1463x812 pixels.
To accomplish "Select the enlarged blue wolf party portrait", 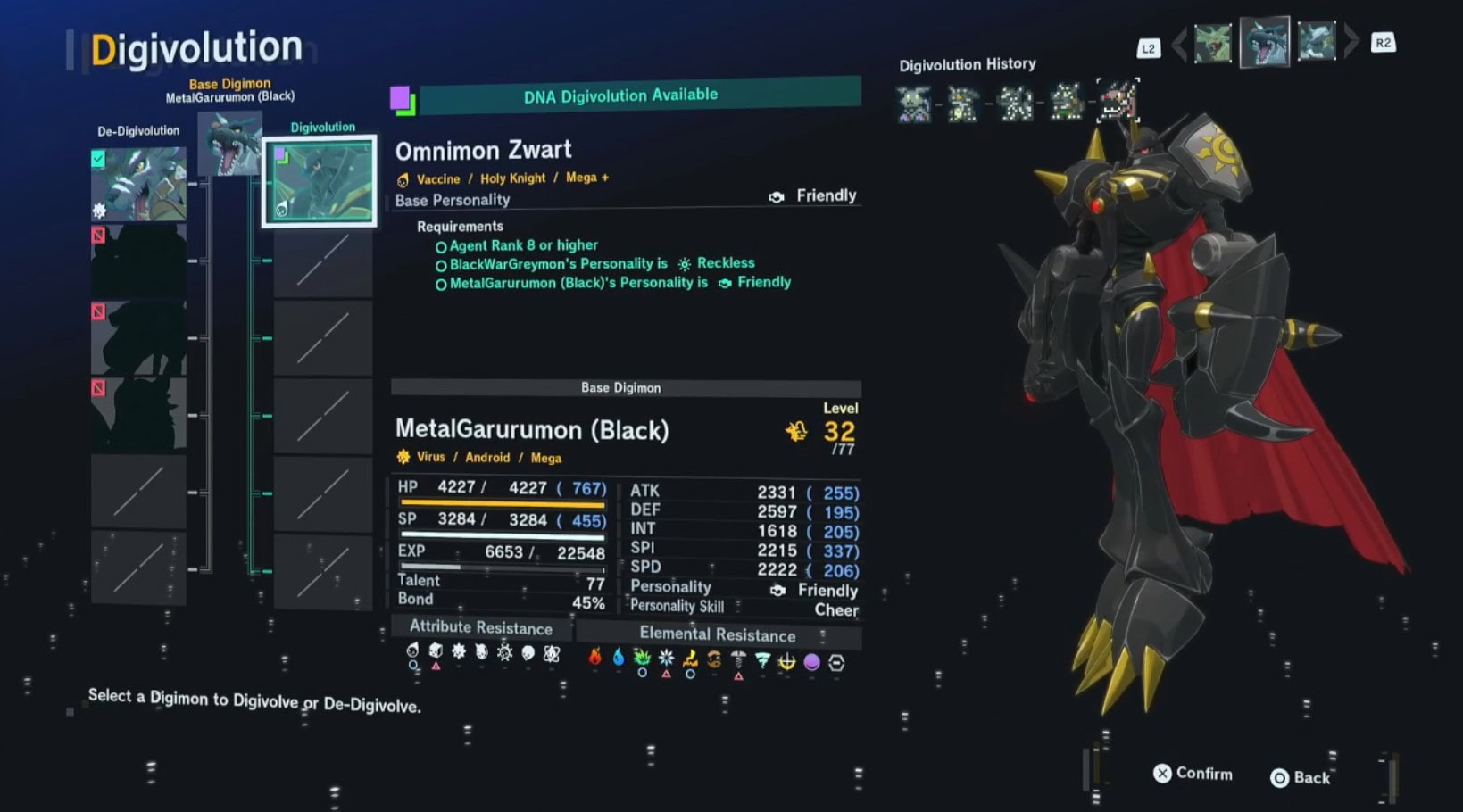I will [x=1265, y=42].
